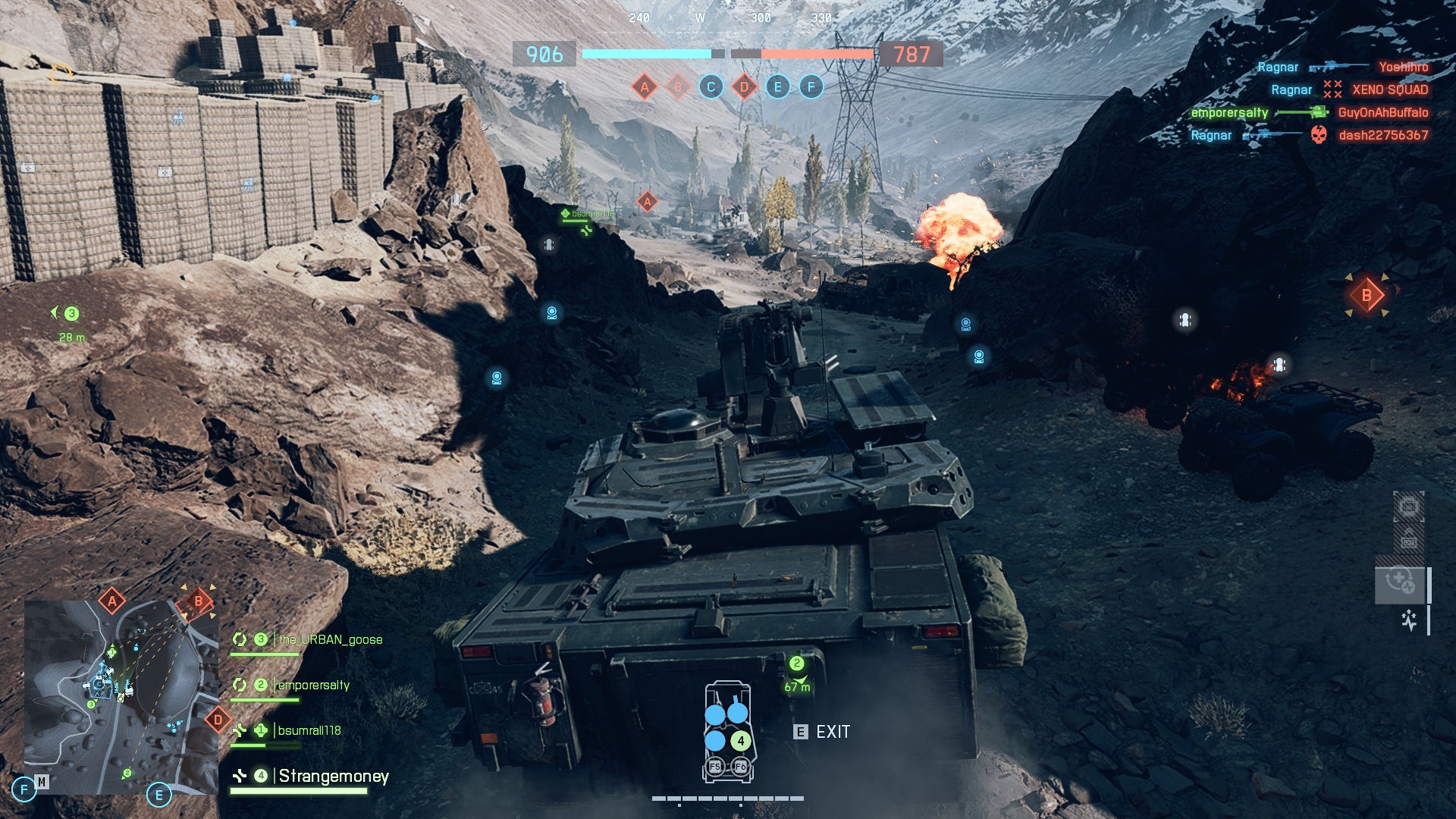Click the vehicle seat layout diagram

(728, 732)
